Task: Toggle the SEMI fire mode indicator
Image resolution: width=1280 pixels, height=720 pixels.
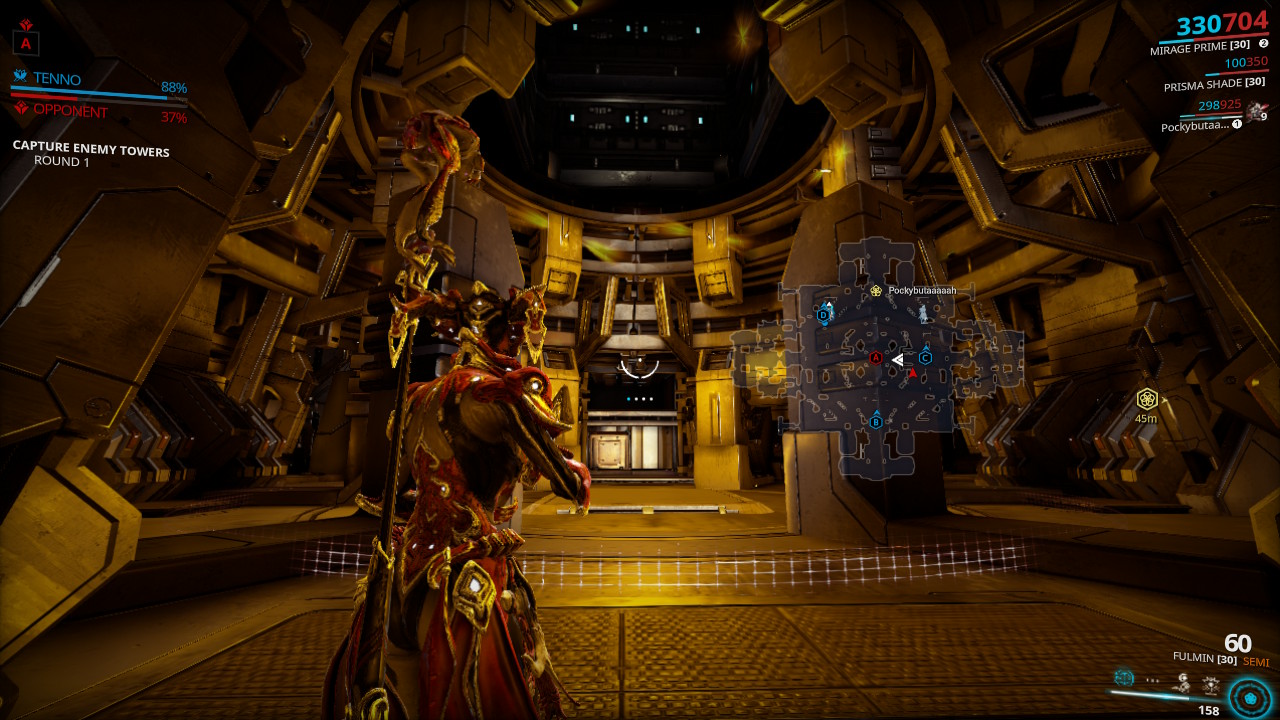Action: tap(1256, 660)
